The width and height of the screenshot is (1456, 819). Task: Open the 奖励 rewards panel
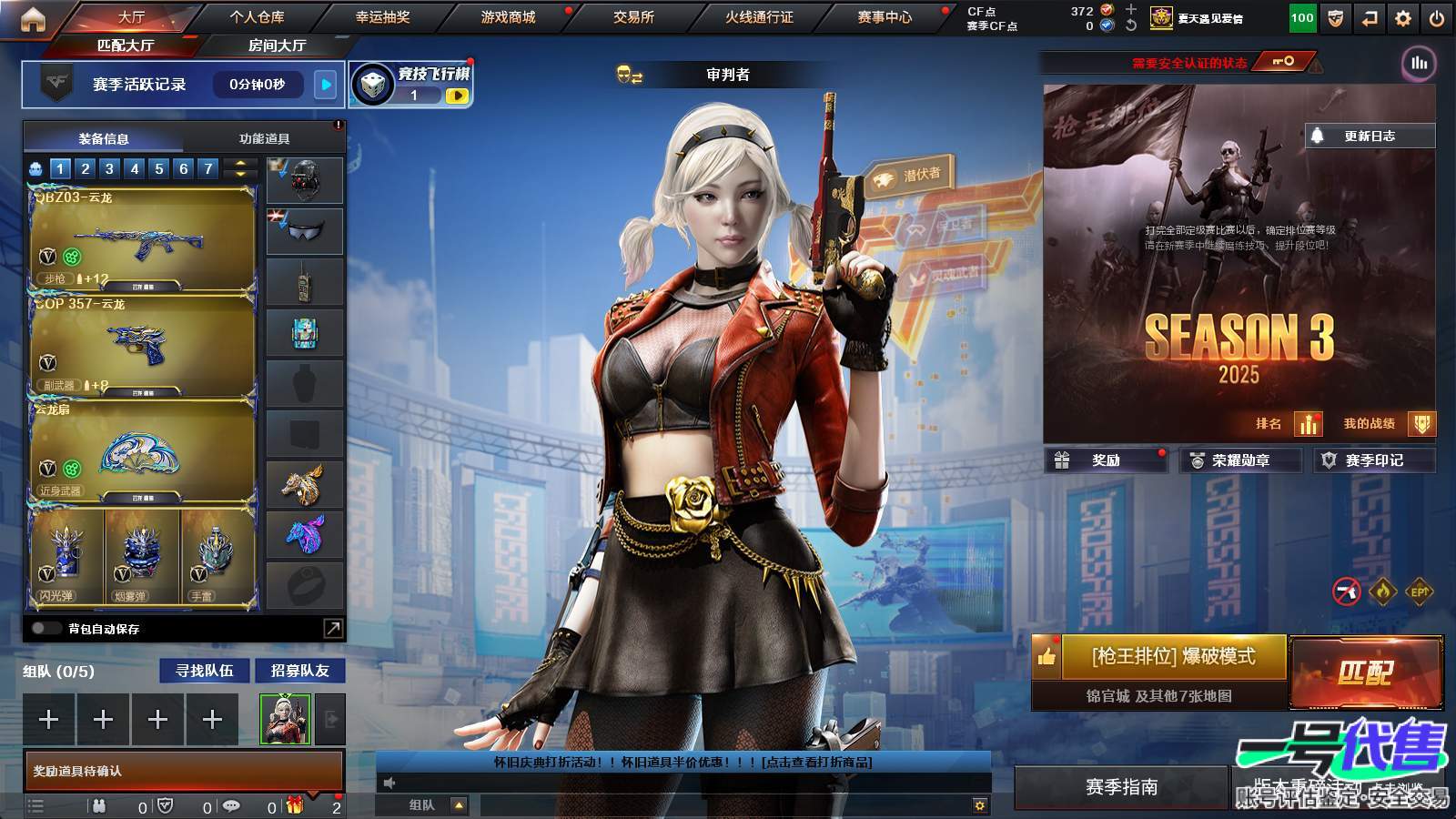[1106, 460]
